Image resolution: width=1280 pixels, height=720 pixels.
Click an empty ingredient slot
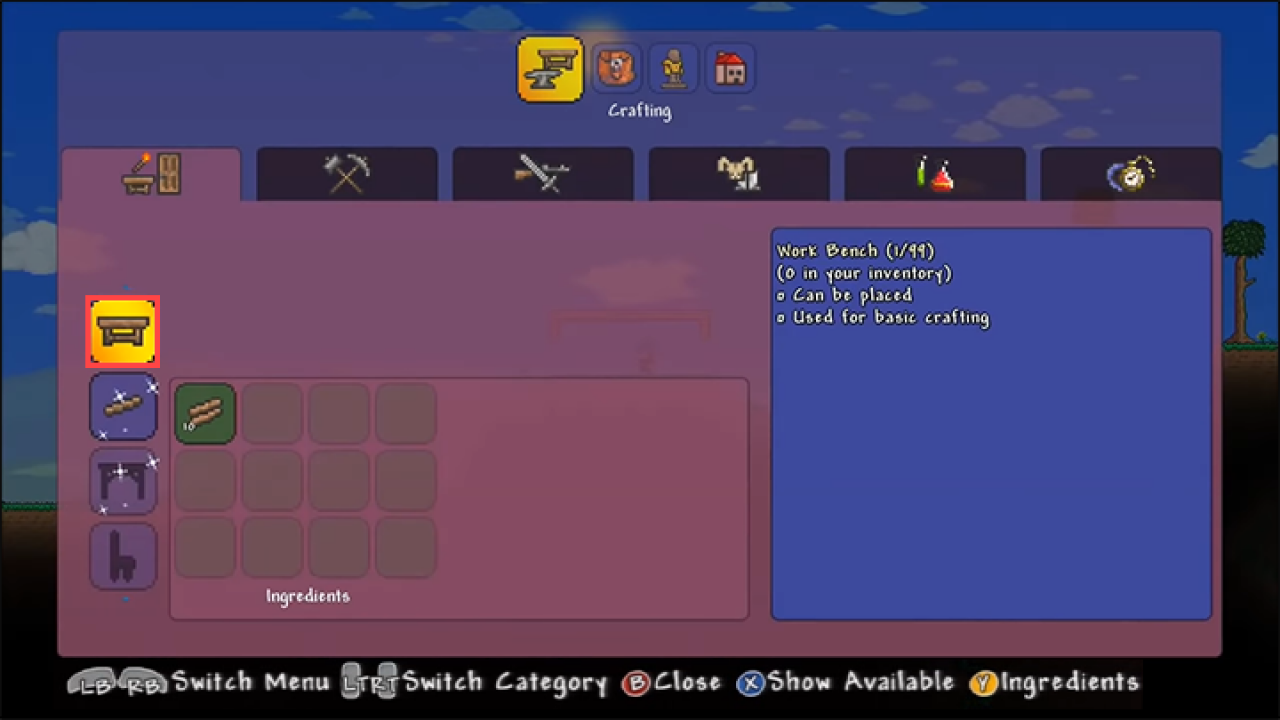pos(272,413)
